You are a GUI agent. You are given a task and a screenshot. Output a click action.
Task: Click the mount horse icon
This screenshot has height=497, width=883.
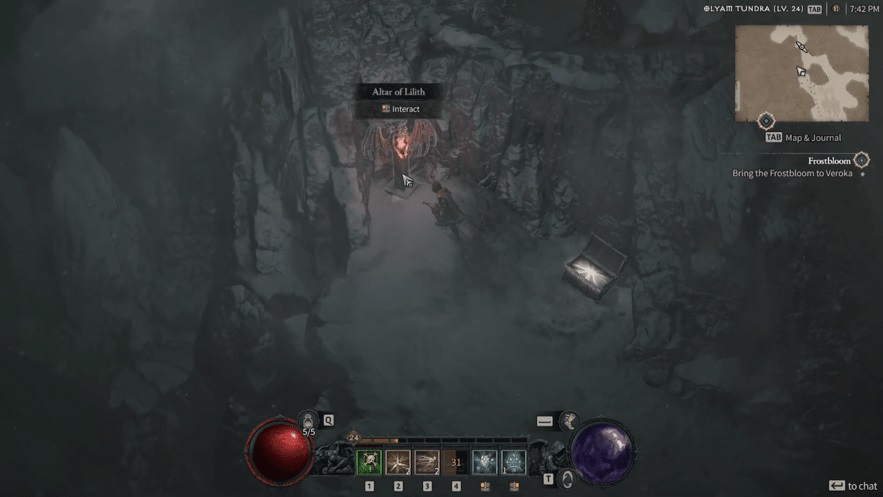tap(569, 422)
